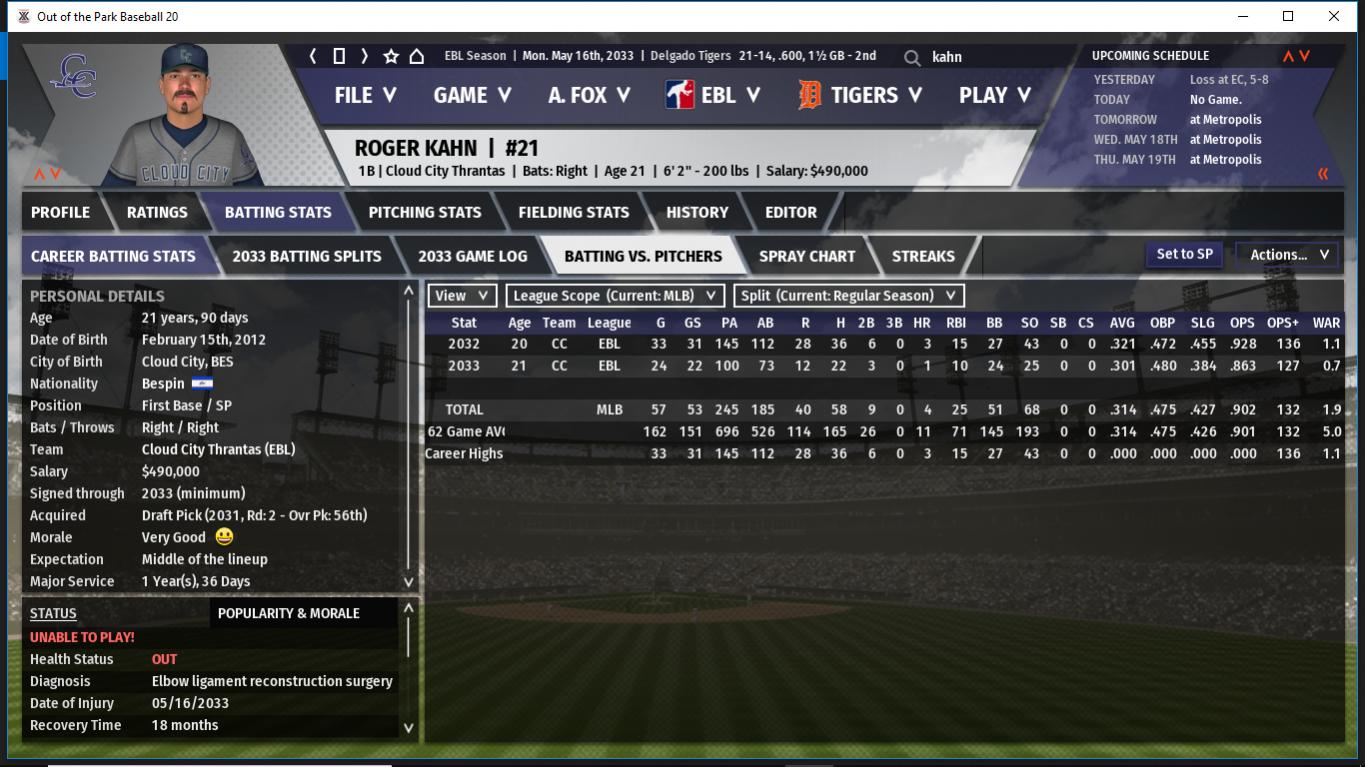The width and height of the screenshot is (1365, 767).
Task: Open the GAME dropdown menu
Action: (472, 95)
